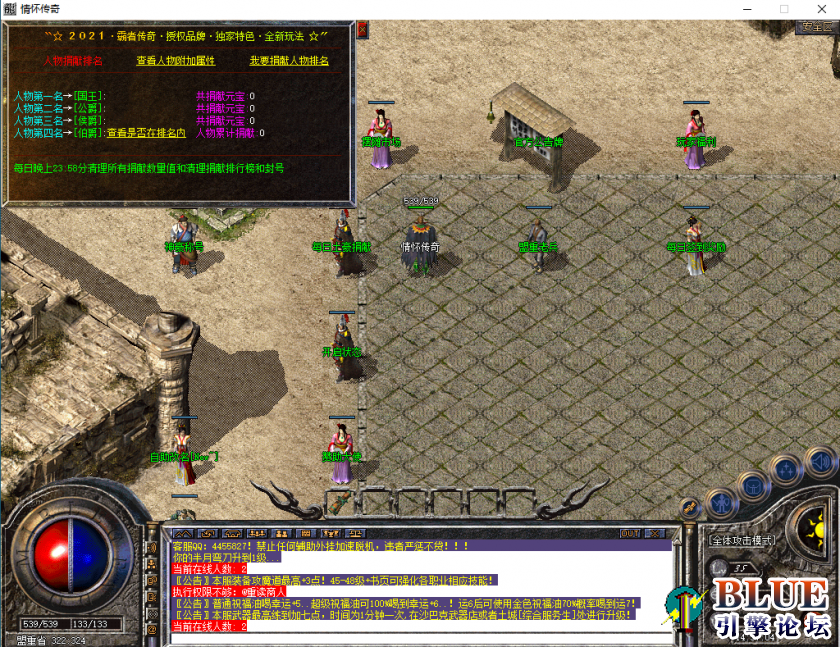The width and height of the screenshot is (840, 647).
Task: Switch to 人物捐献排名 tab
Action: click(x=73, y=61)
